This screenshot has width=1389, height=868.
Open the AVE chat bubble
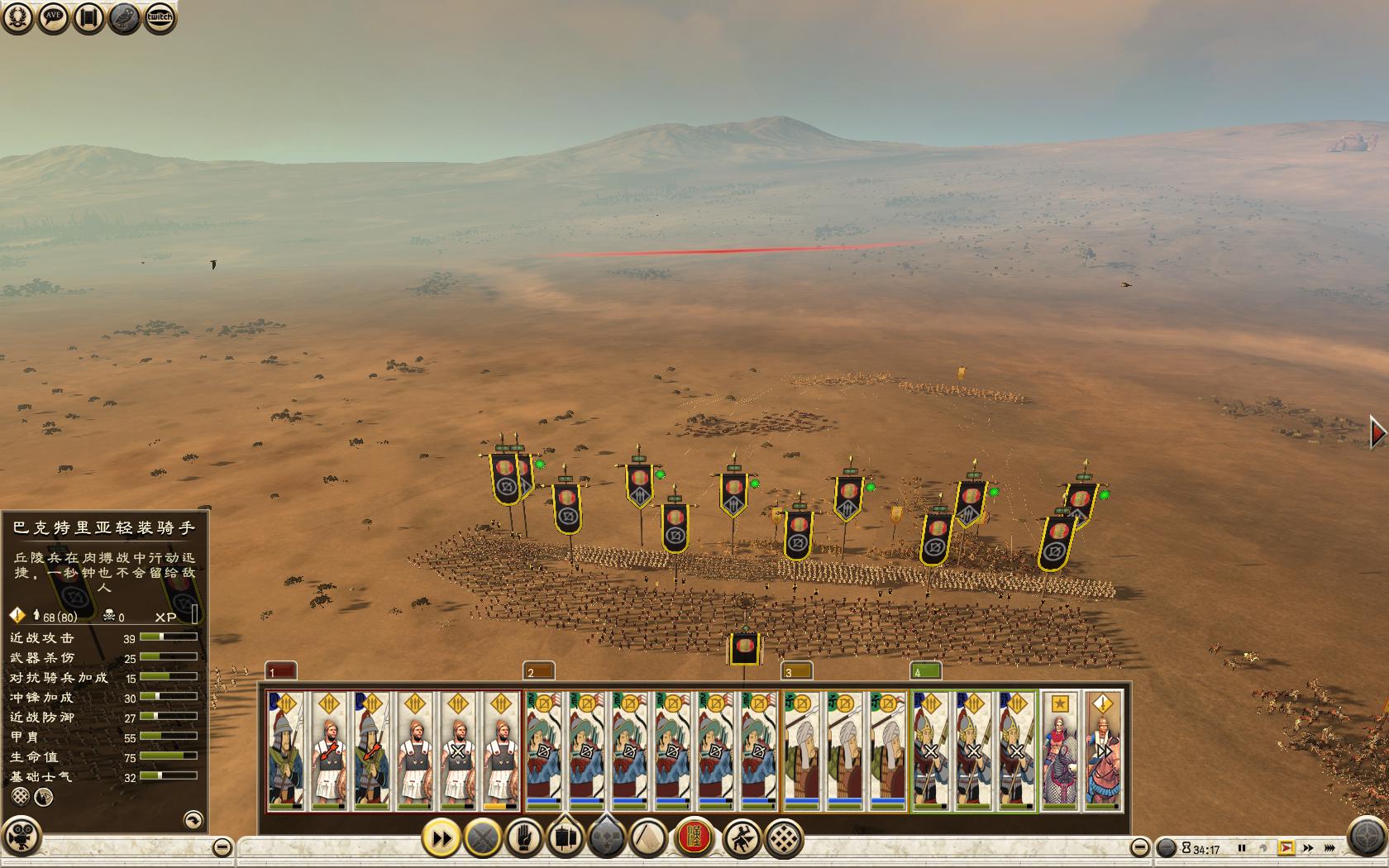53,17
